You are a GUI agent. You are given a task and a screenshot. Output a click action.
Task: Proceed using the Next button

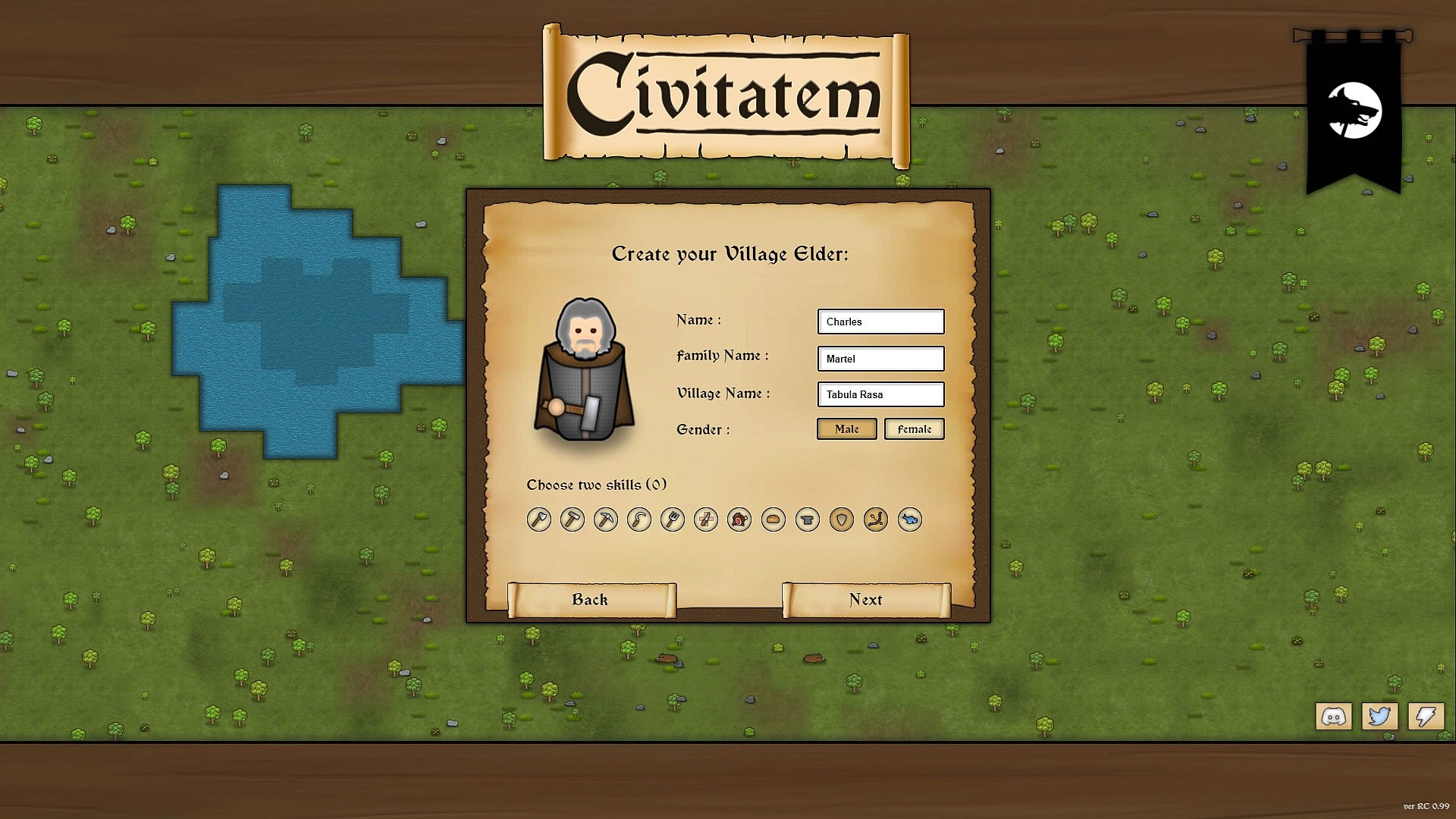tap(866, 599)
